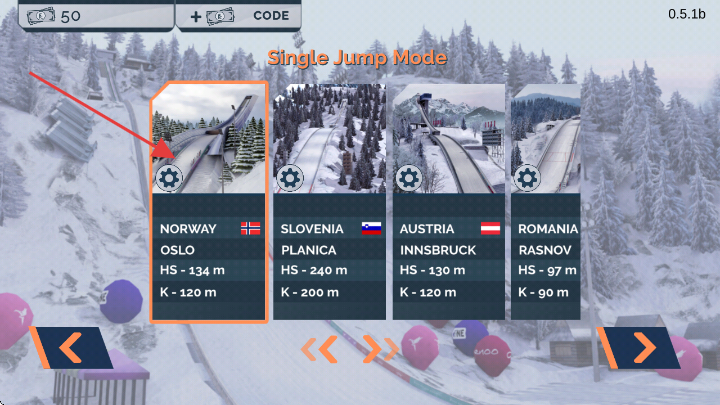Image resolution: width=720 pixels, height=405 pixels.
Task: Open settings gear on Oslo hill
Action: [x=170, y=179]
